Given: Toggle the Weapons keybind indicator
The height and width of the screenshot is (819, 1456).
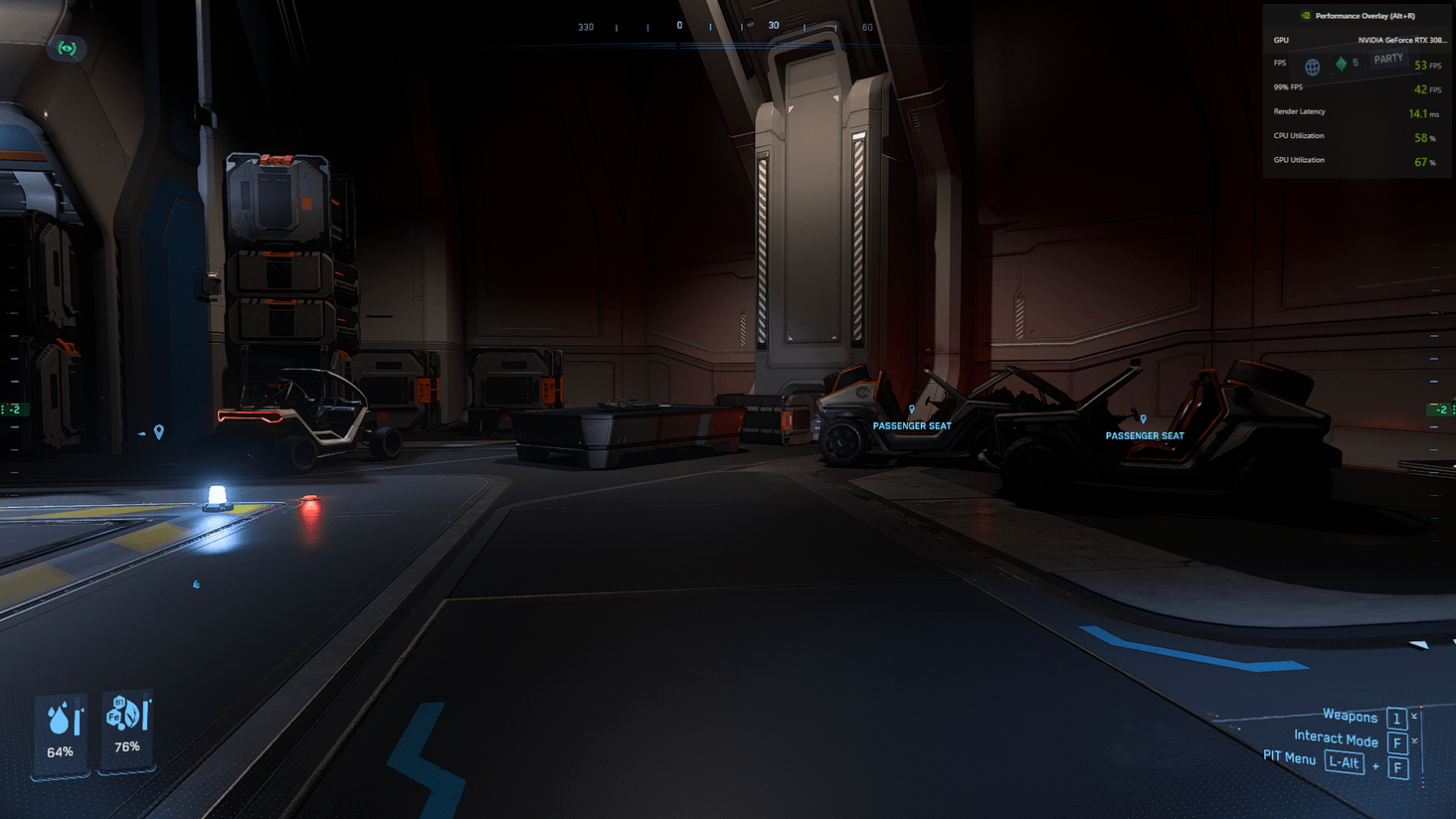Looking at the screenshot, I should [1396, 718].
